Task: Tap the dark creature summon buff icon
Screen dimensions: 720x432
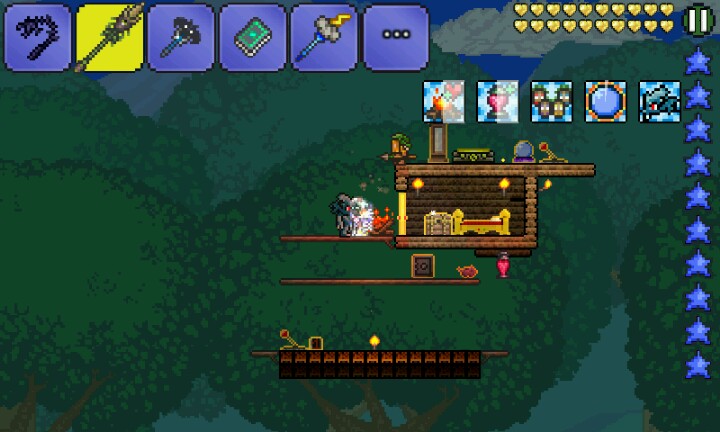Action: [x=659, y=102]
